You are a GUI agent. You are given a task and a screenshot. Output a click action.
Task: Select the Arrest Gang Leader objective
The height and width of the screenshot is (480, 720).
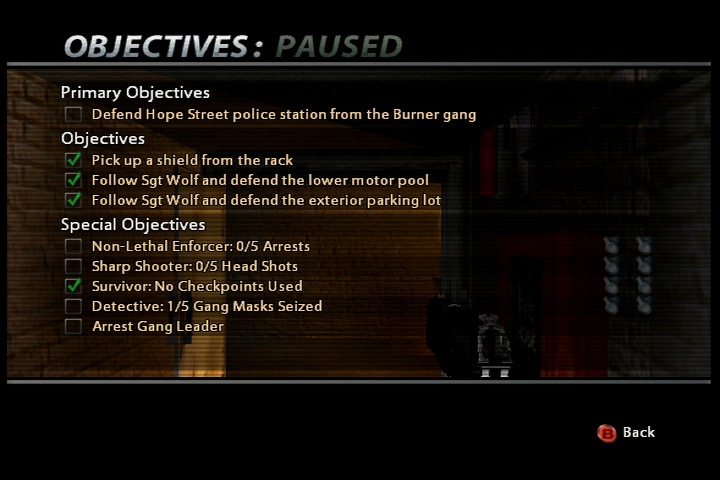point(157,326)
